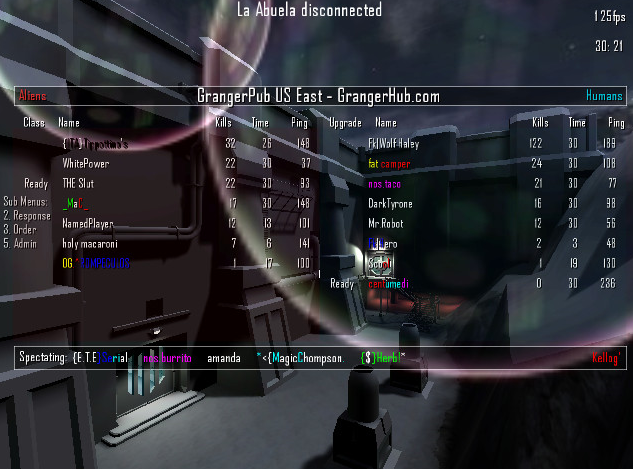
Task: Open the Response sub menu
Action: 26,214
